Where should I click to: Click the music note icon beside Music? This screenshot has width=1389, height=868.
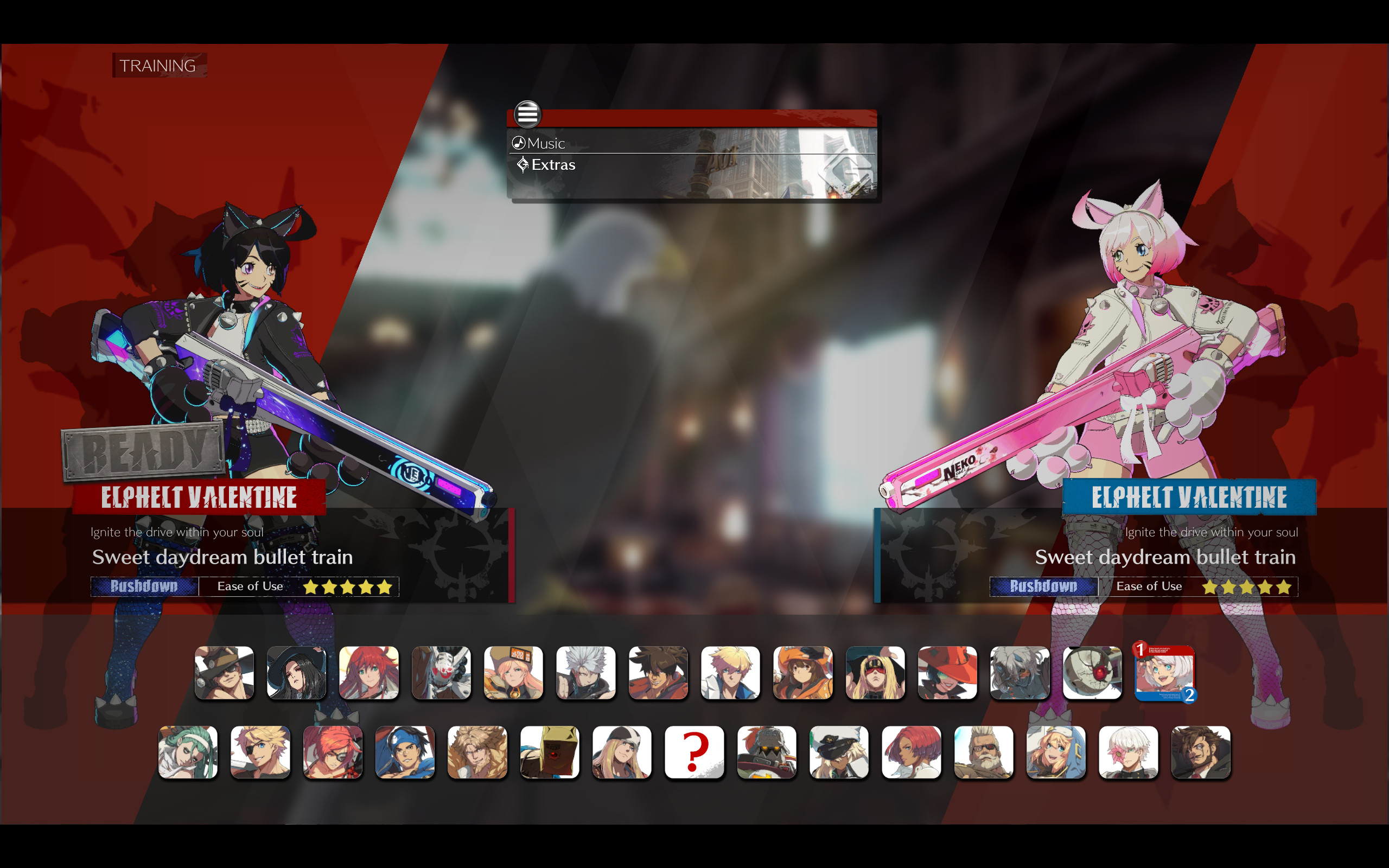pyautogui.click(x=519, y=142)
